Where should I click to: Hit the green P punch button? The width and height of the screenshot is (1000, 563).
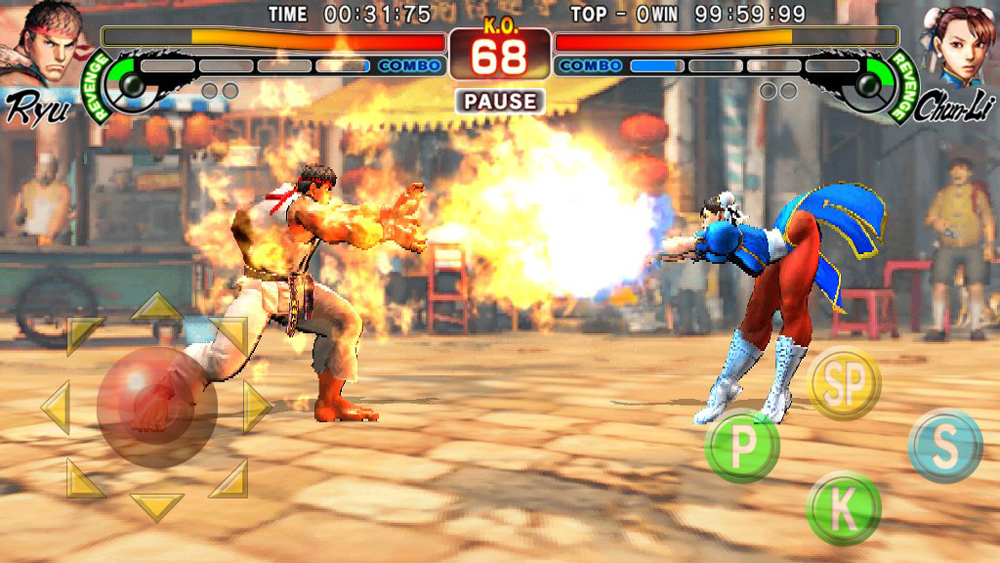pyautogui.click(x=742, y=447)
